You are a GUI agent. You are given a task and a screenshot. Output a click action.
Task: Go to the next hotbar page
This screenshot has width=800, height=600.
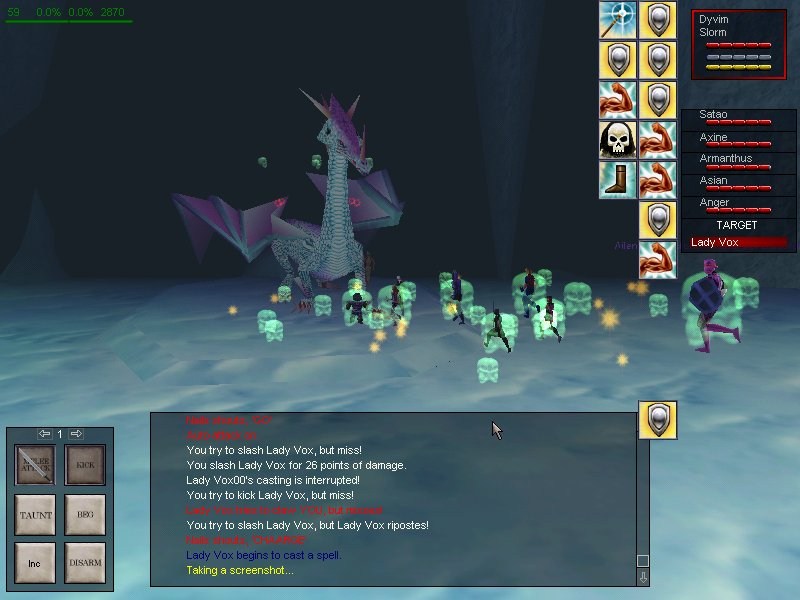[x=76, y=434]
